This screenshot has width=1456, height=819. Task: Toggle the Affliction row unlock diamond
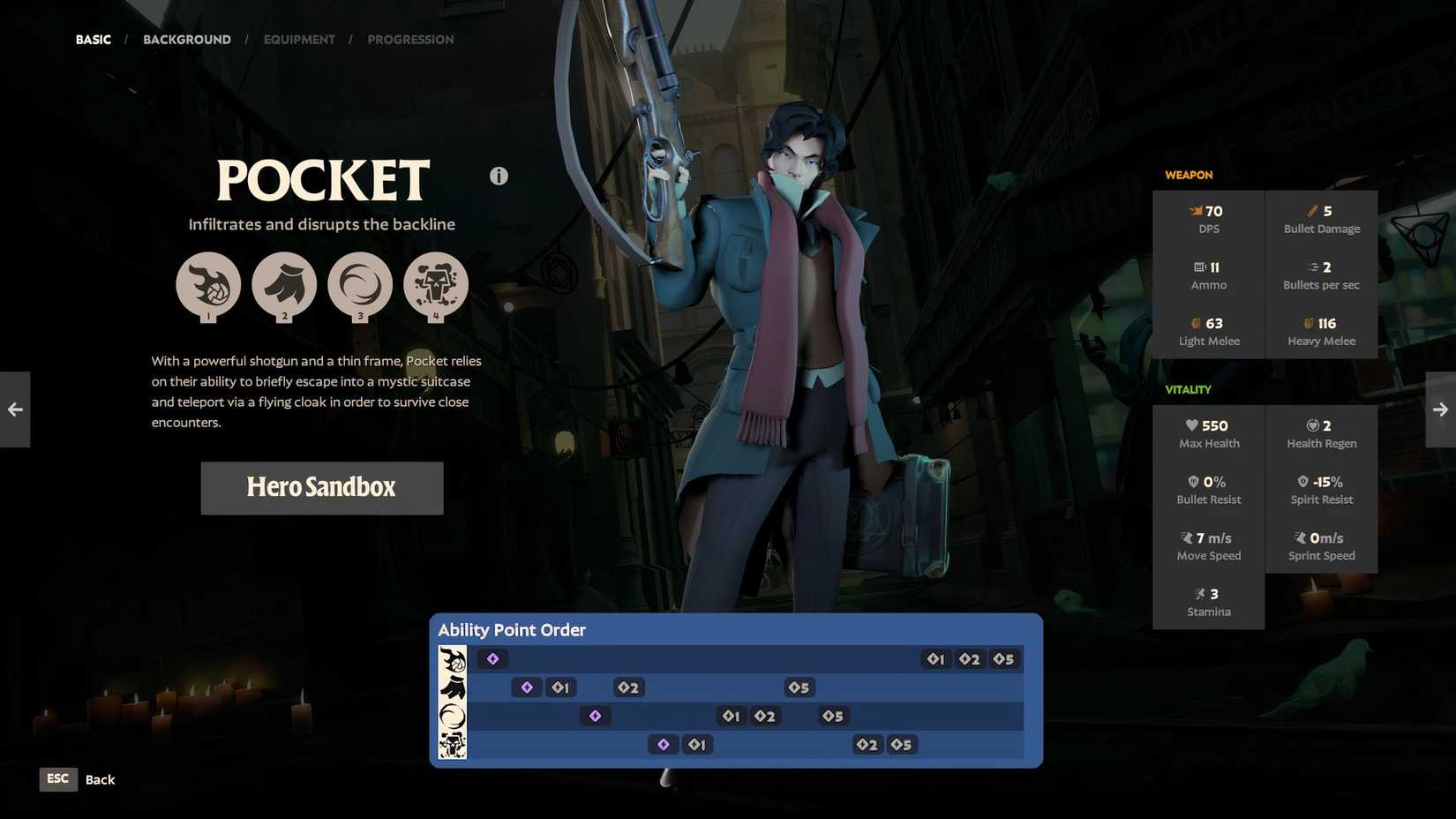click(664, 744)
